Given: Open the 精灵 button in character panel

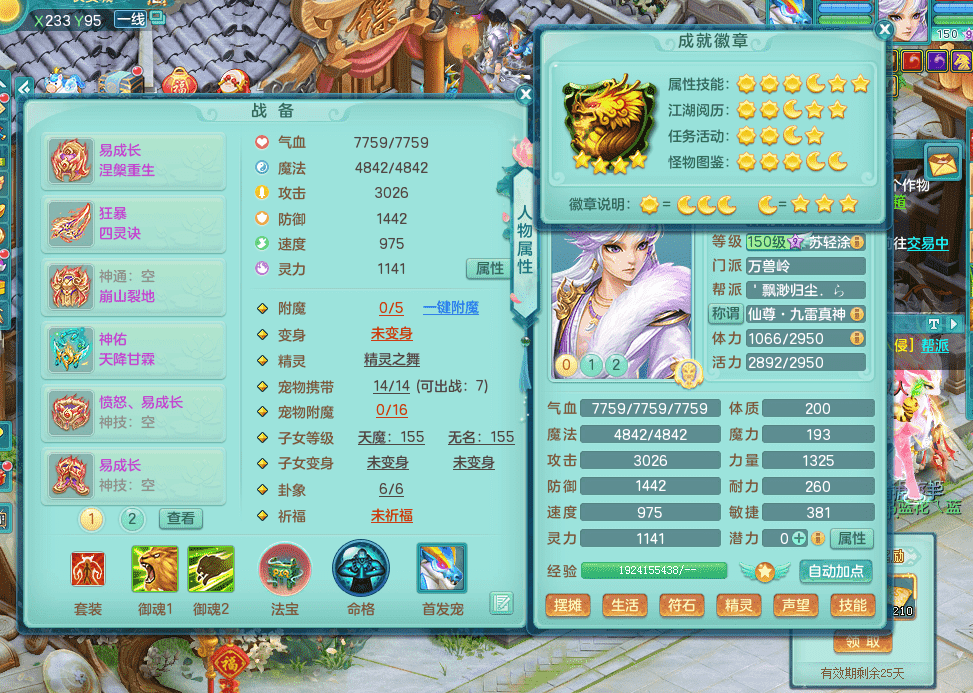Looking at the screenshot, I should tap(738, 605).
